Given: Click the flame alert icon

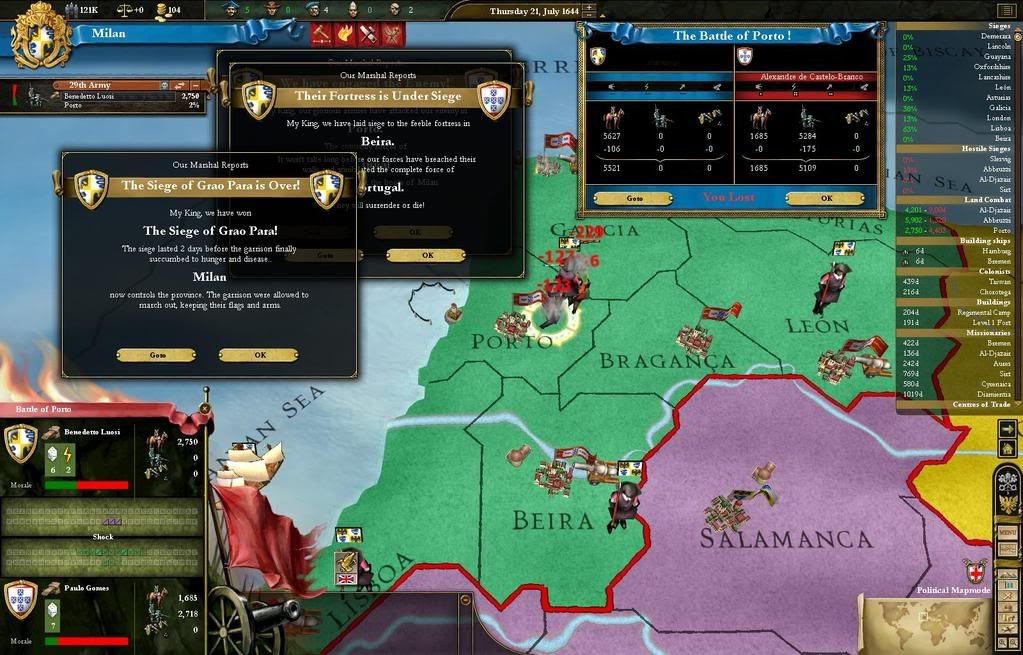Looking at the screenshot, I should [x=345, y=34].
